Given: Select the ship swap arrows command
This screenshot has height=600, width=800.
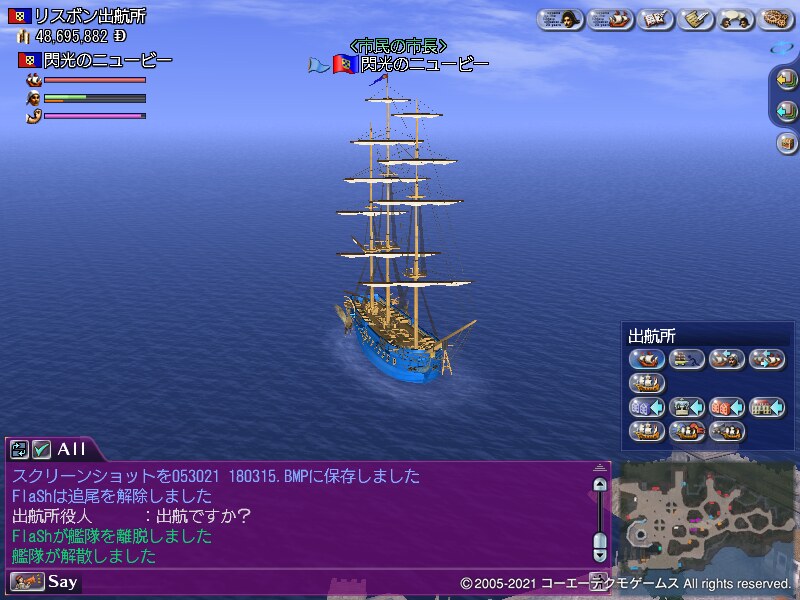Looking at the screenshot, I should tap(767, 359).
